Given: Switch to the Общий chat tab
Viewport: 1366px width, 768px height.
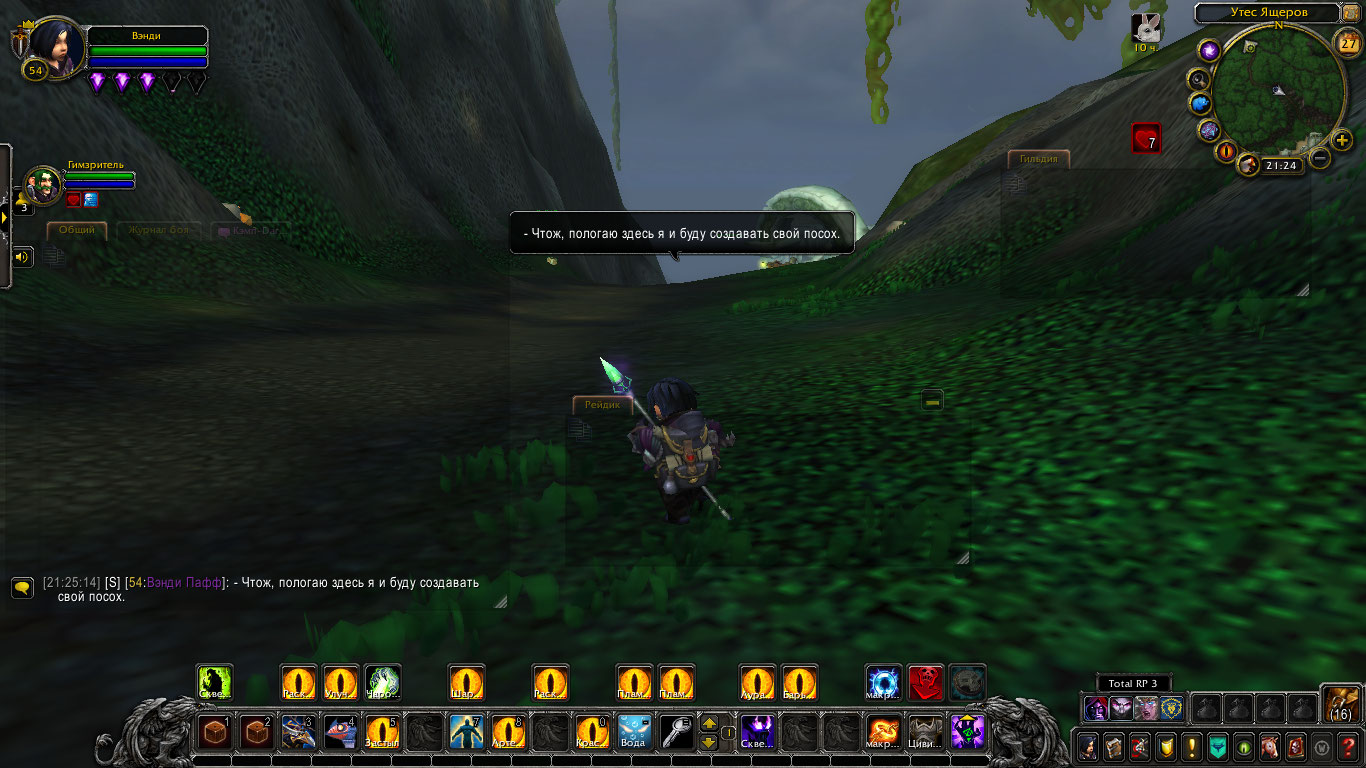Looking at the screenshot, I should [x=77, y=230].
